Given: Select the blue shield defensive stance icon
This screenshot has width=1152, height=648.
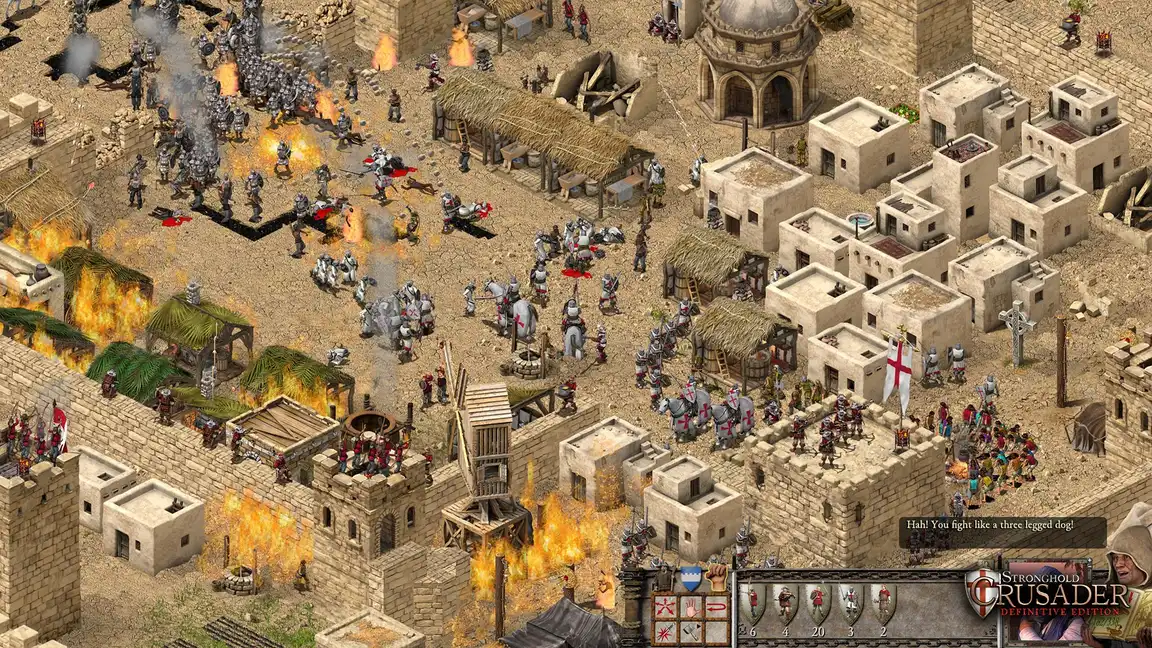Looking at the screenshot, I should 690,578.
